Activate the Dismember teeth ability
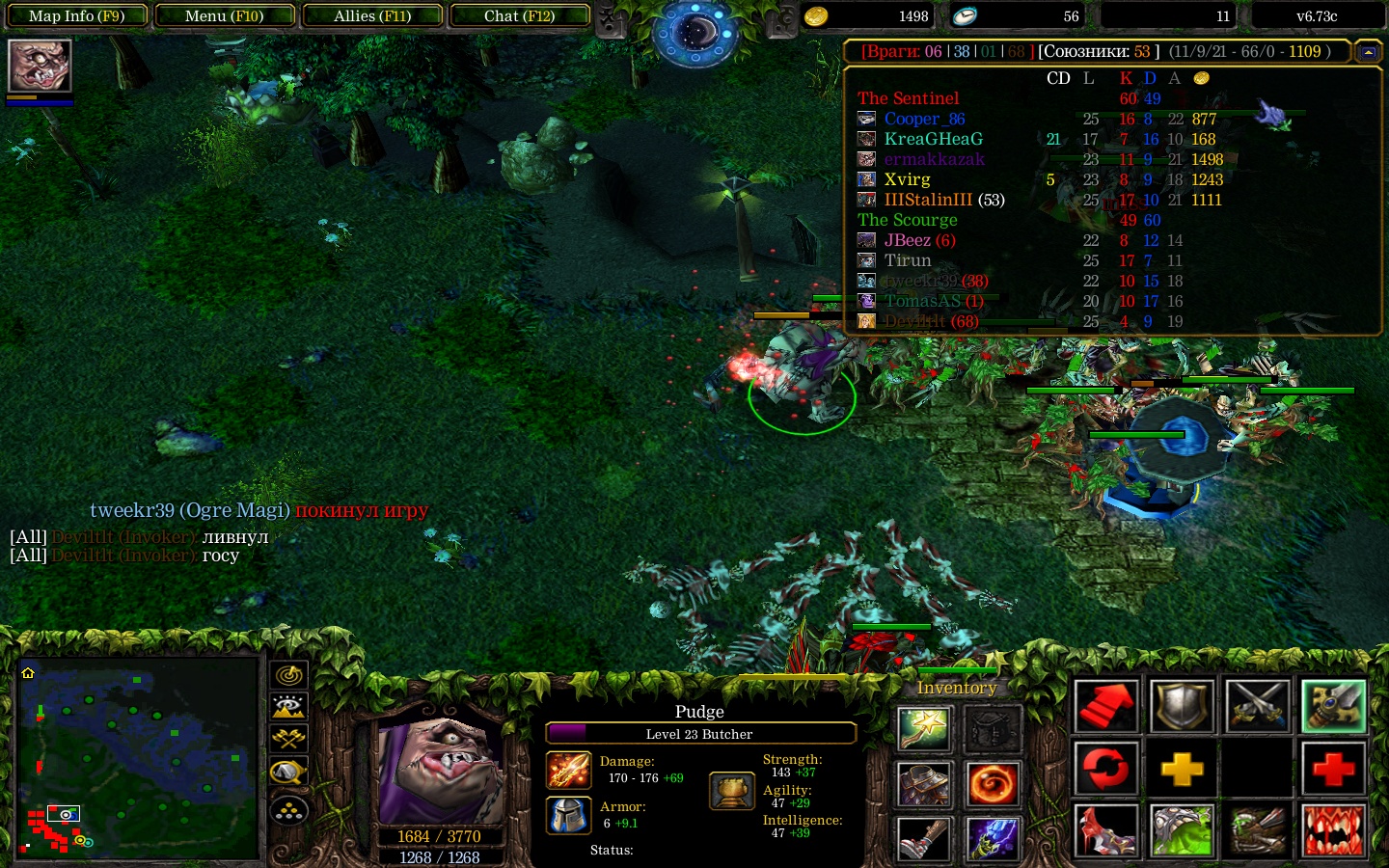The height and width of the screenshot is (868, 1389). (x=1334, y=830)
